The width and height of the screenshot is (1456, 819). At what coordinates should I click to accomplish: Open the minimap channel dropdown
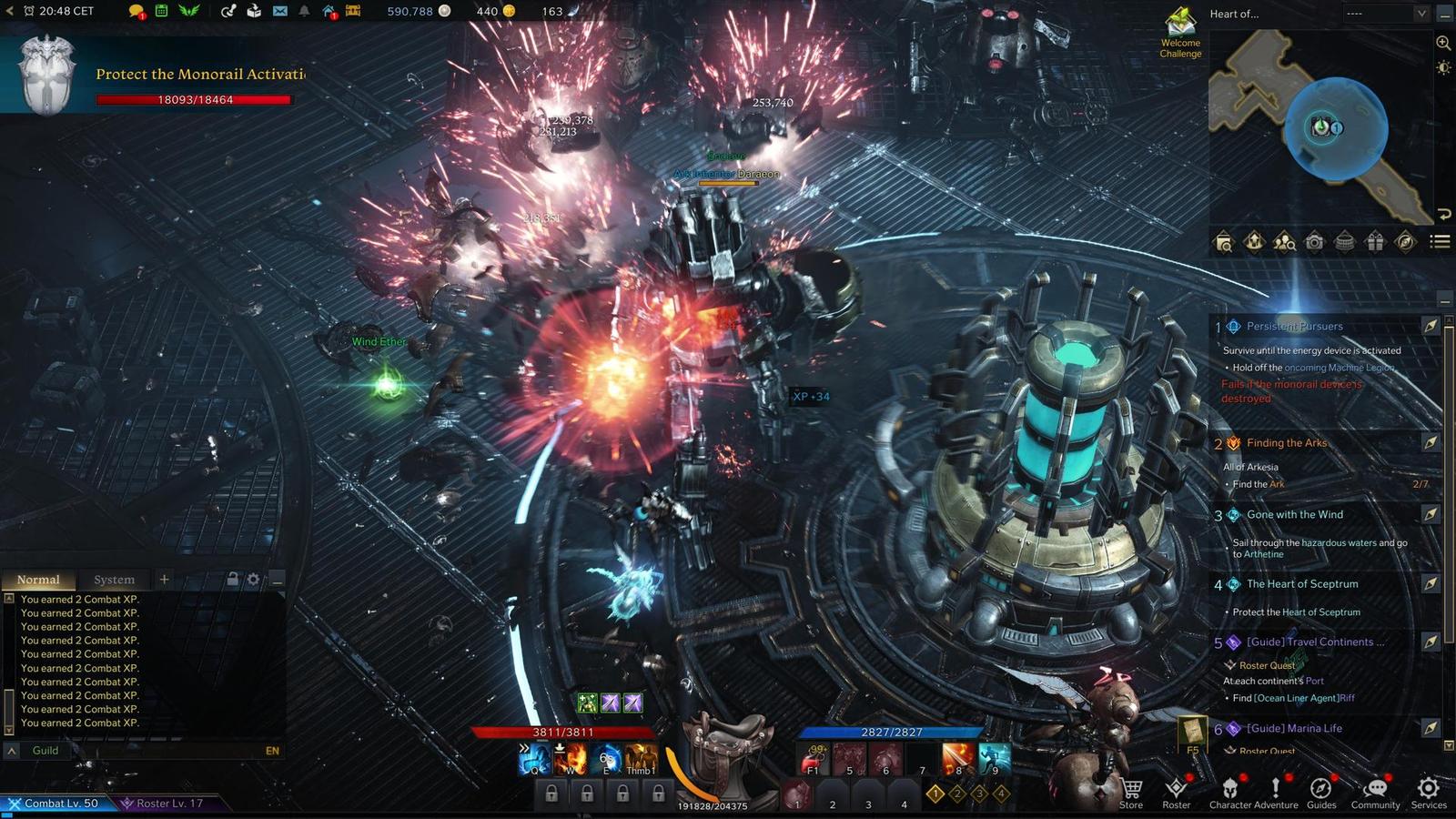point(1421,14)
